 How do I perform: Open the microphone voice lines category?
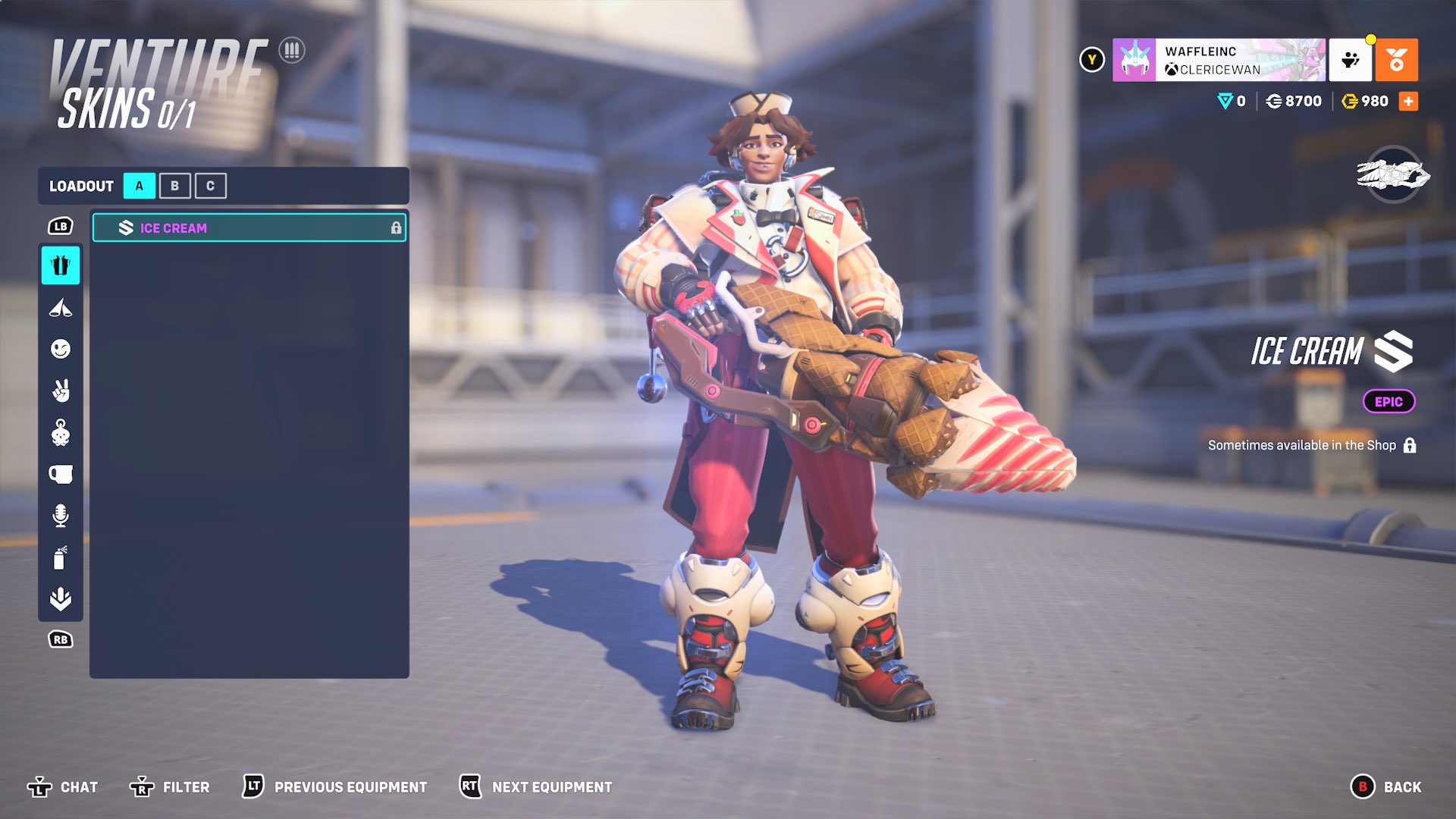pos(61,516)
